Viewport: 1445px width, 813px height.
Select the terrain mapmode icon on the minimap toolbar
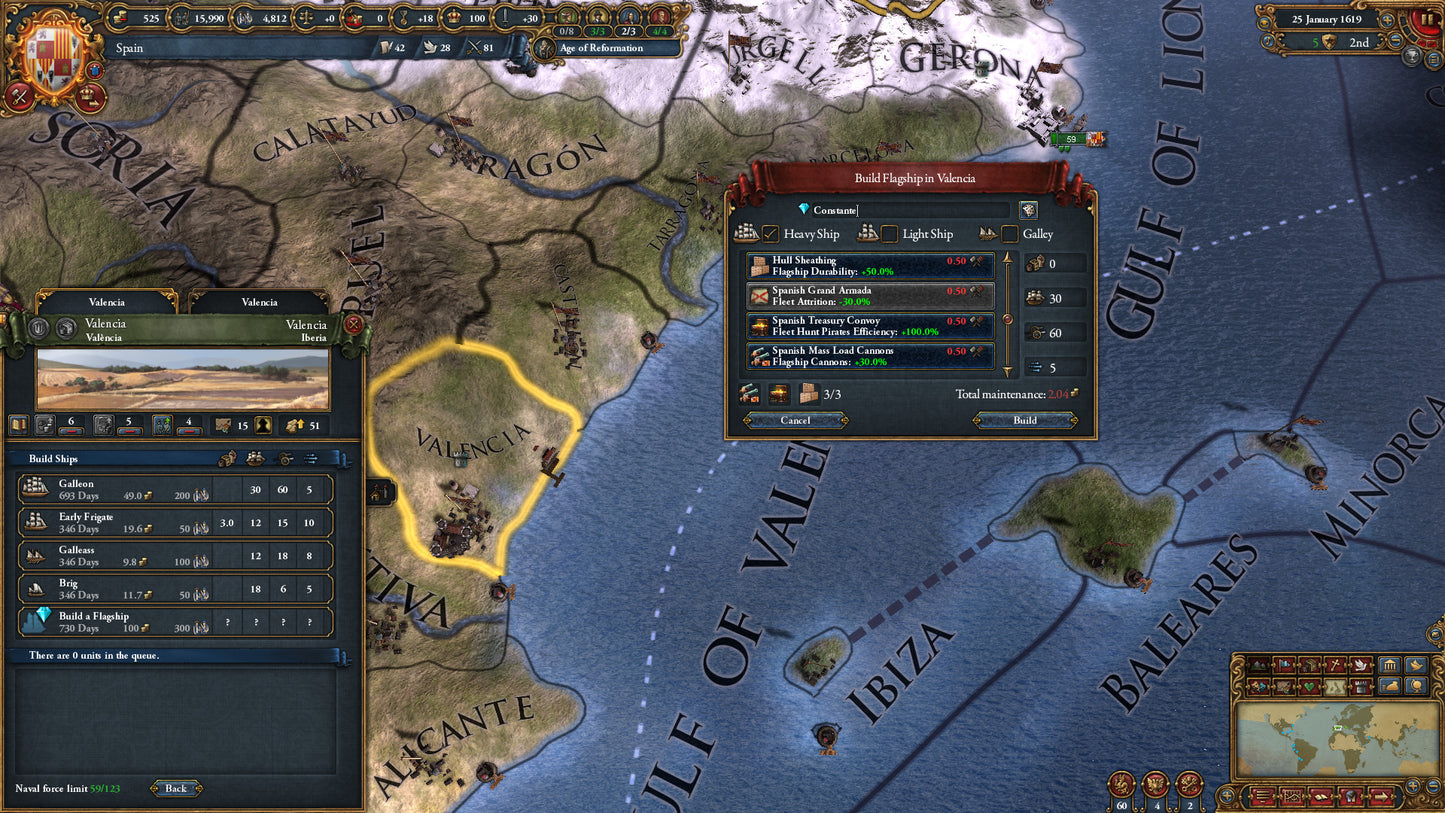(1258, 665)
